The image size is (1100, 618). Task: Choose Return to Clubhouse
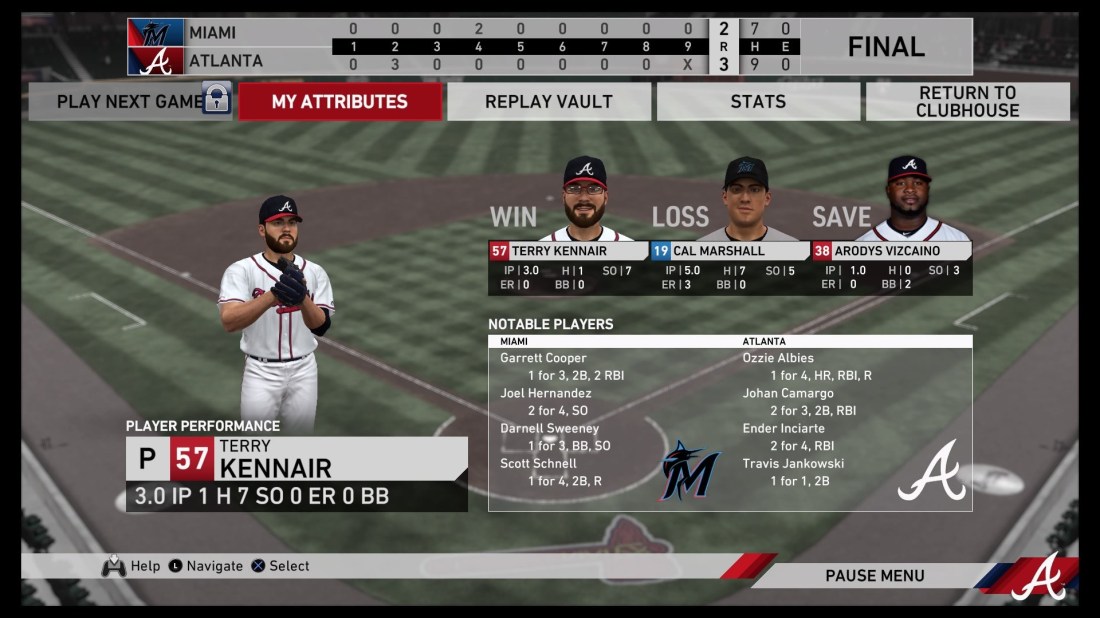tap(967, 101)
